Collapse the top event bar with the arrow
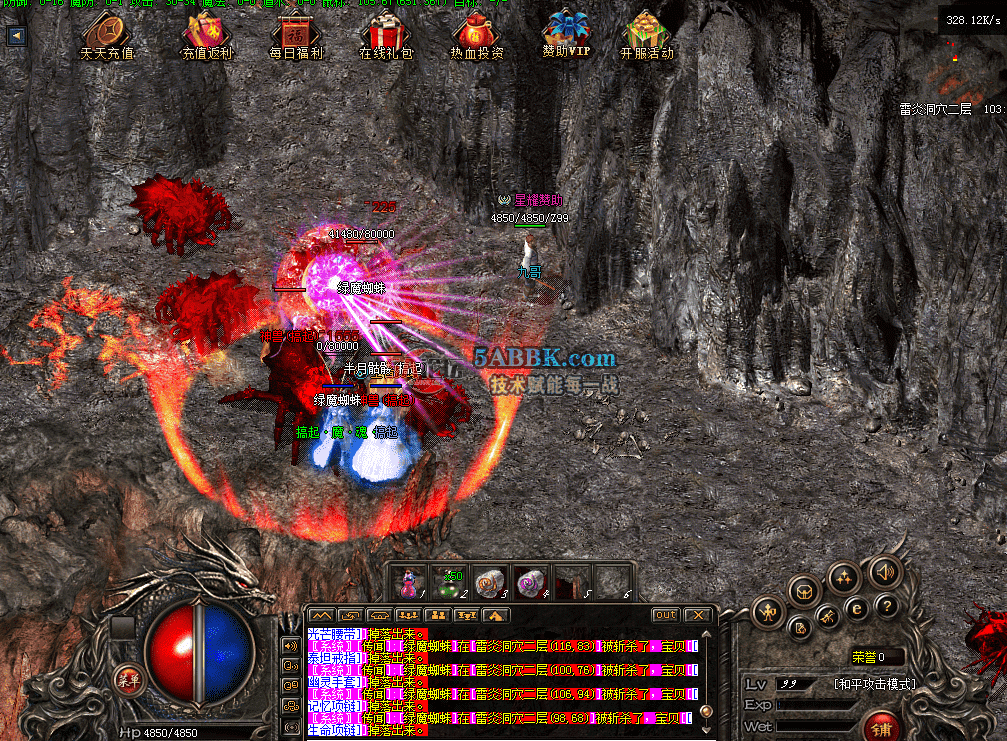 tap(16, 35)
